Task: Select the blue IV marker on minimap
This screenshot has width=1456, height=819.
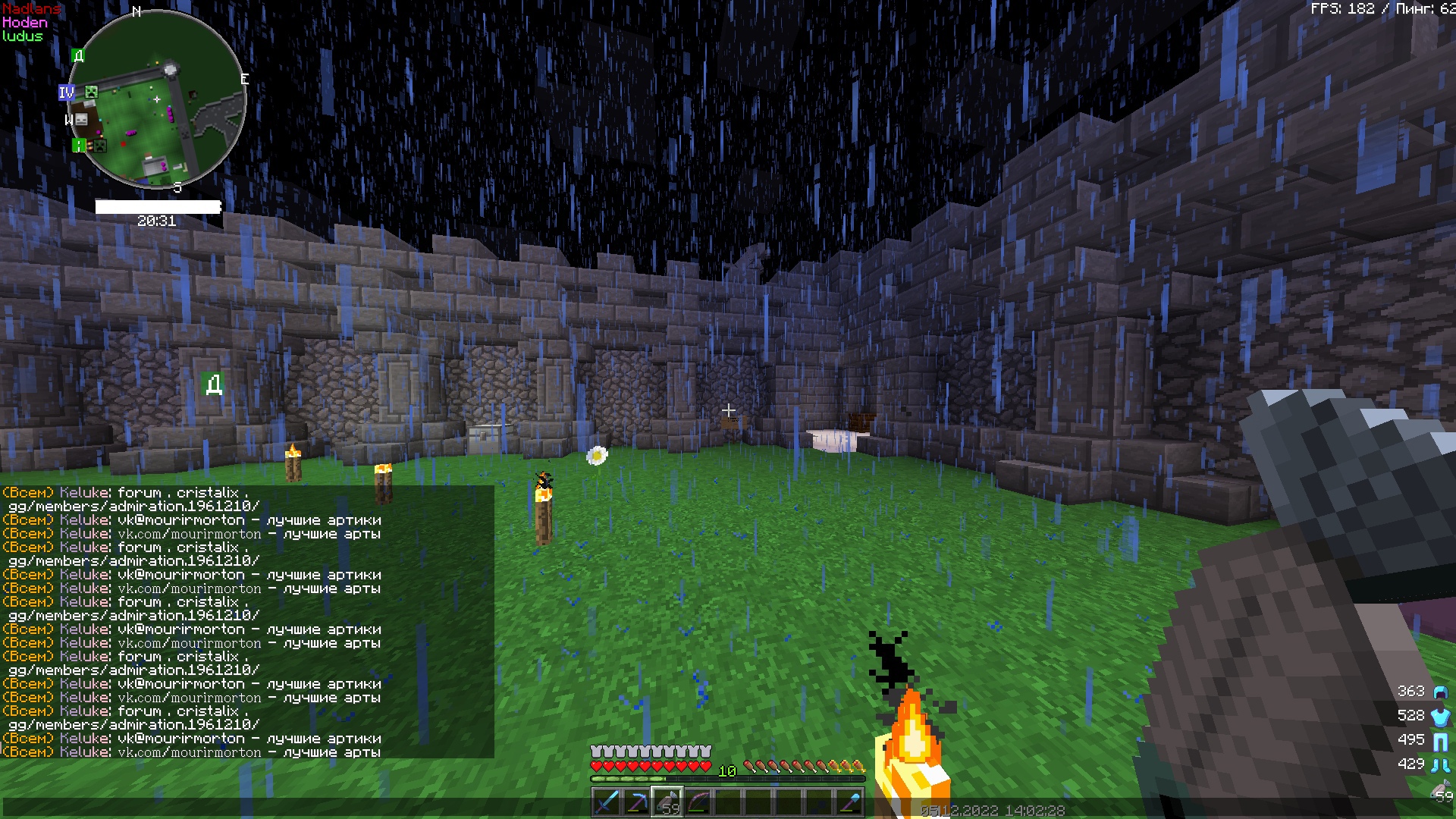Action: [67, 93]
